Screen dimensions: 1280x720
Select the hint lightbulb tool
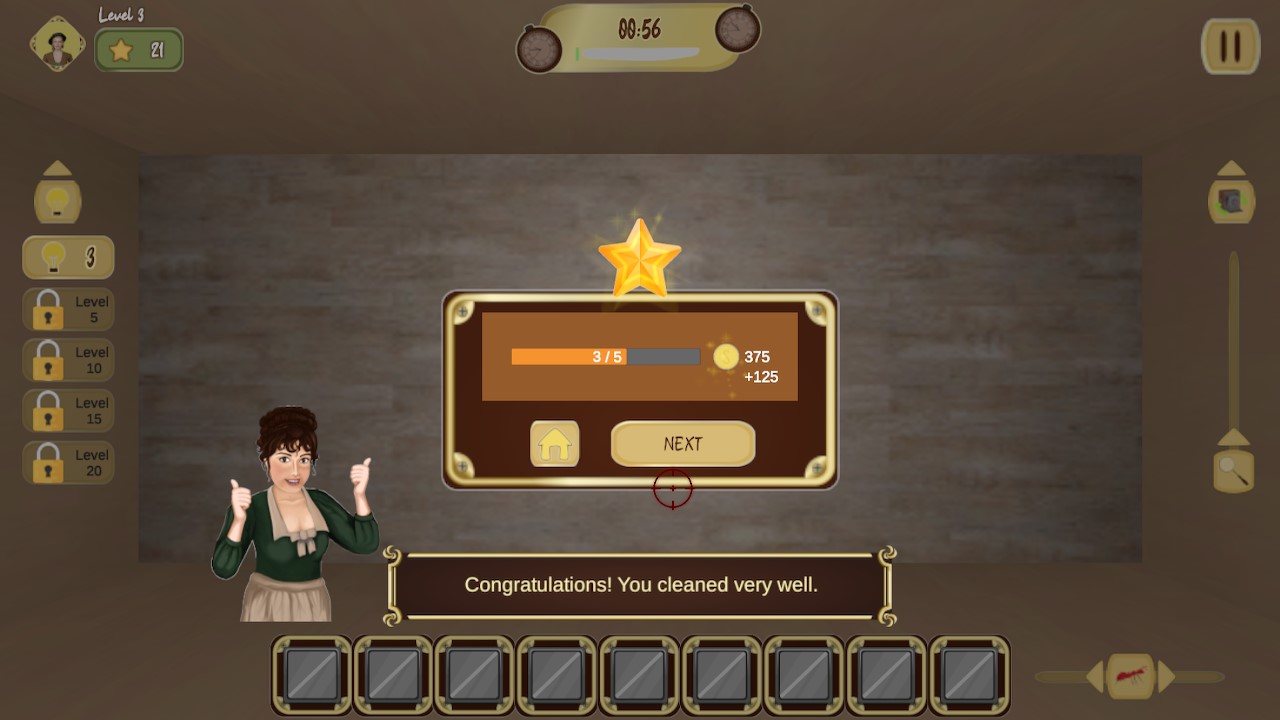[x=67, y=257]
